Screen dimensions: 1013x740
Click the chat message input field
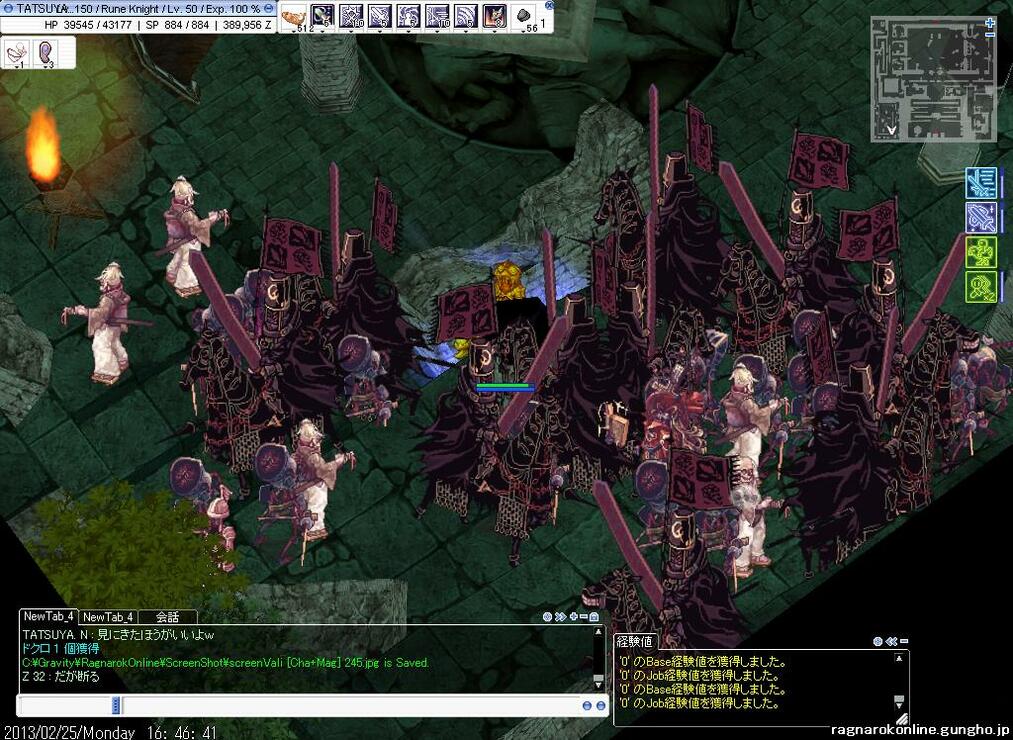click(x=350, y=705)
